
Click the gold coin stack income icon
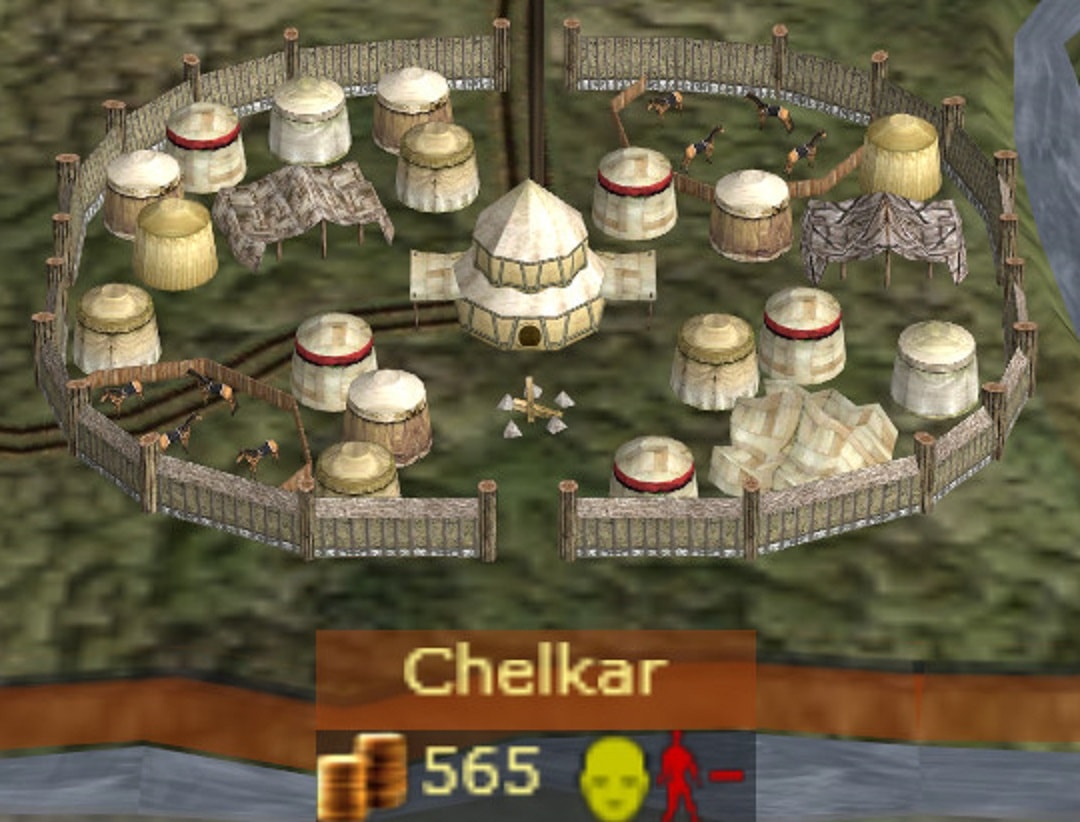[x=363, y=775]
